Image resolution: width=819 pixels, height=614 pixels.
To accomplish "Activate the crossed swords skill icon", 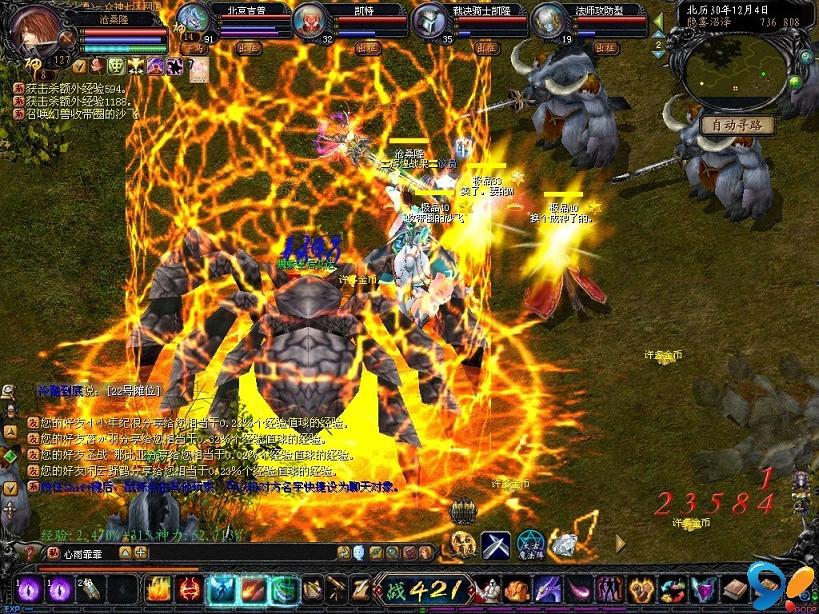I will (x=496, y=545).
